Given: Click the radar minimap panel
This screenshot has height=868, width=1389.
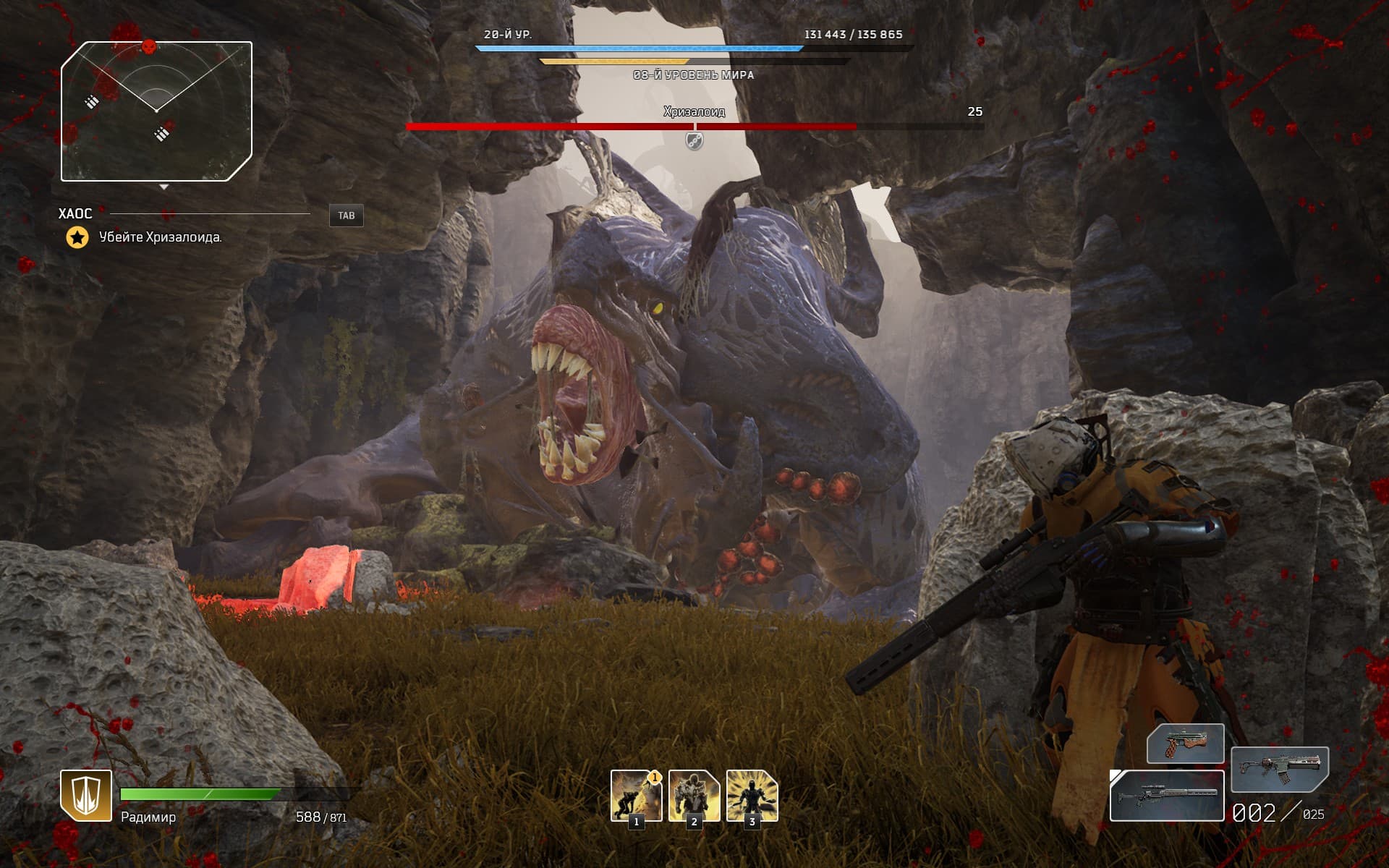Looking at the screenshot, I should pos(156,111).
